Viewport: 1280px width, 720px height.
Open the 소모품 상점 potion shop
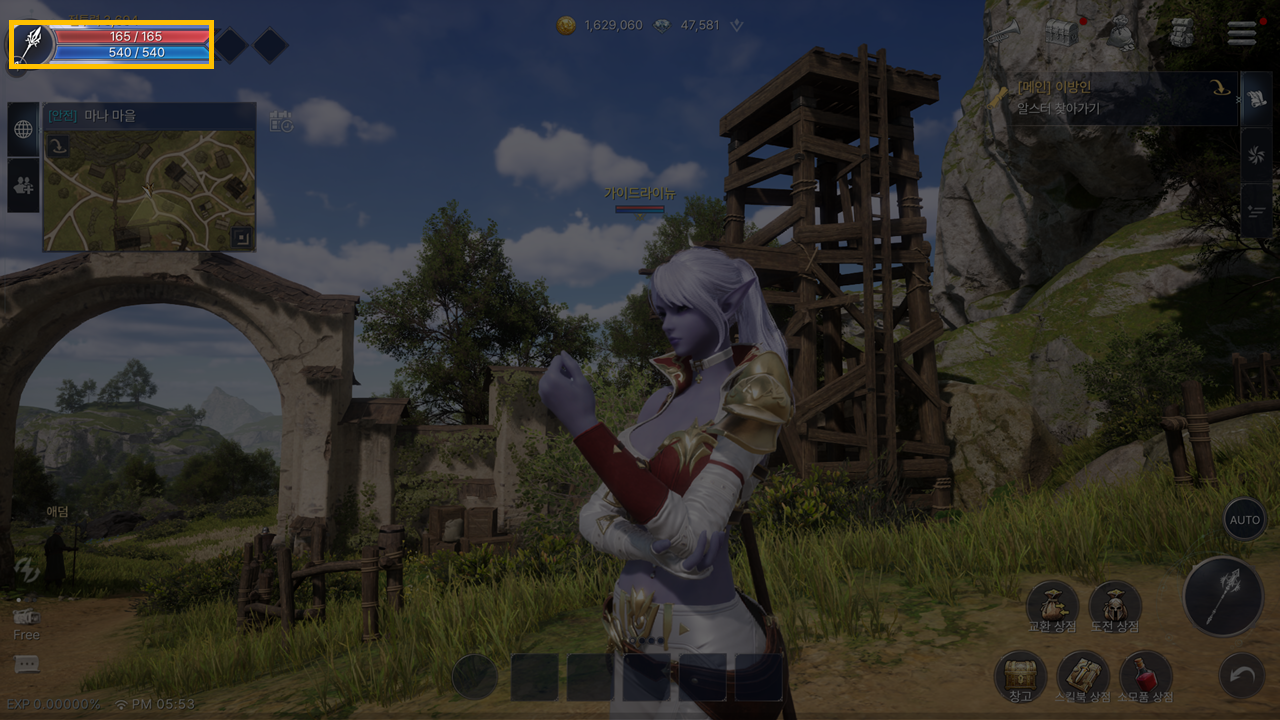tap(1146, 676)
